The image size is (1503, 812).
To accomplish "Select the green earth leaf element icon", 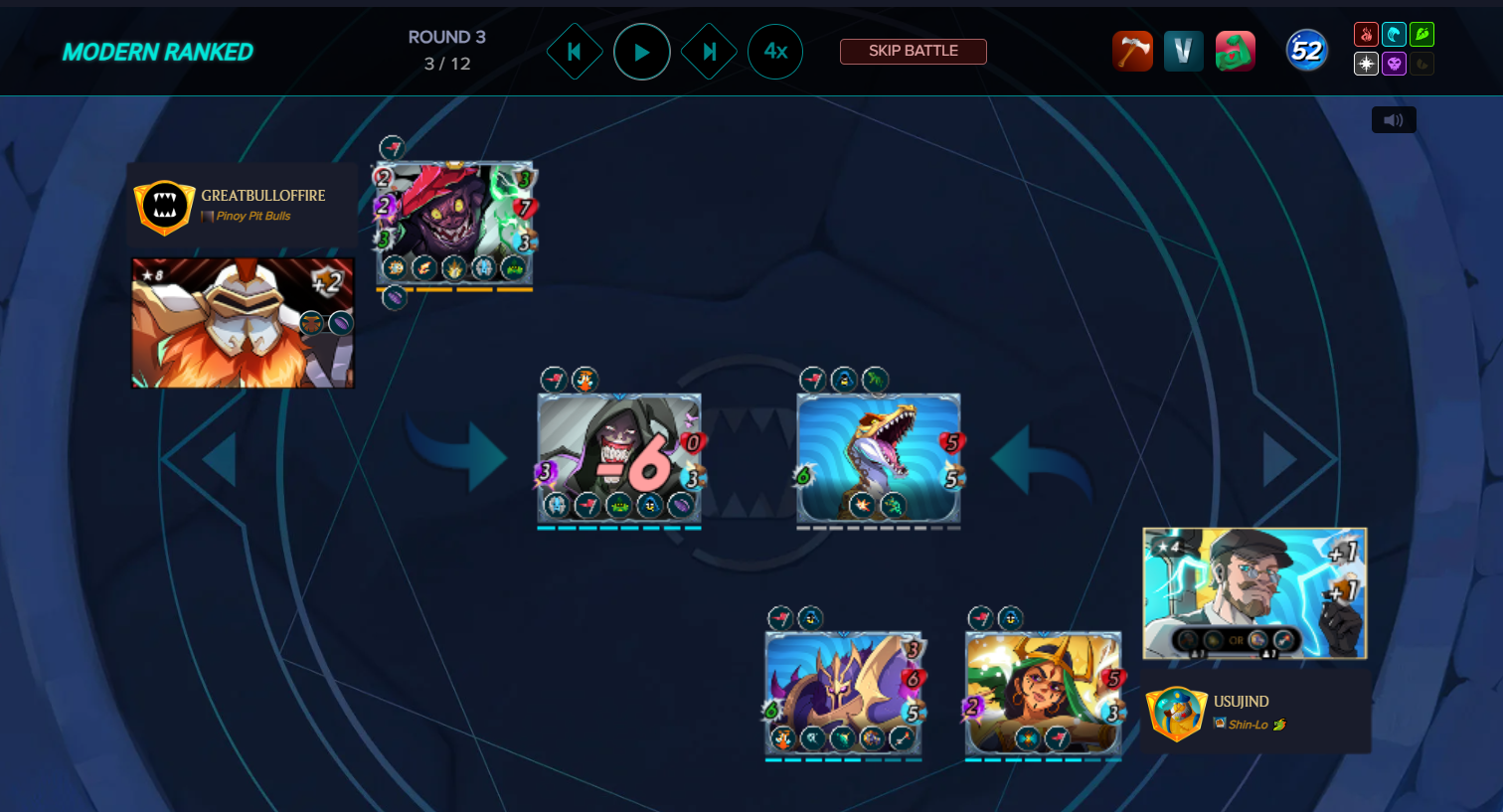I will (1421, 35).
